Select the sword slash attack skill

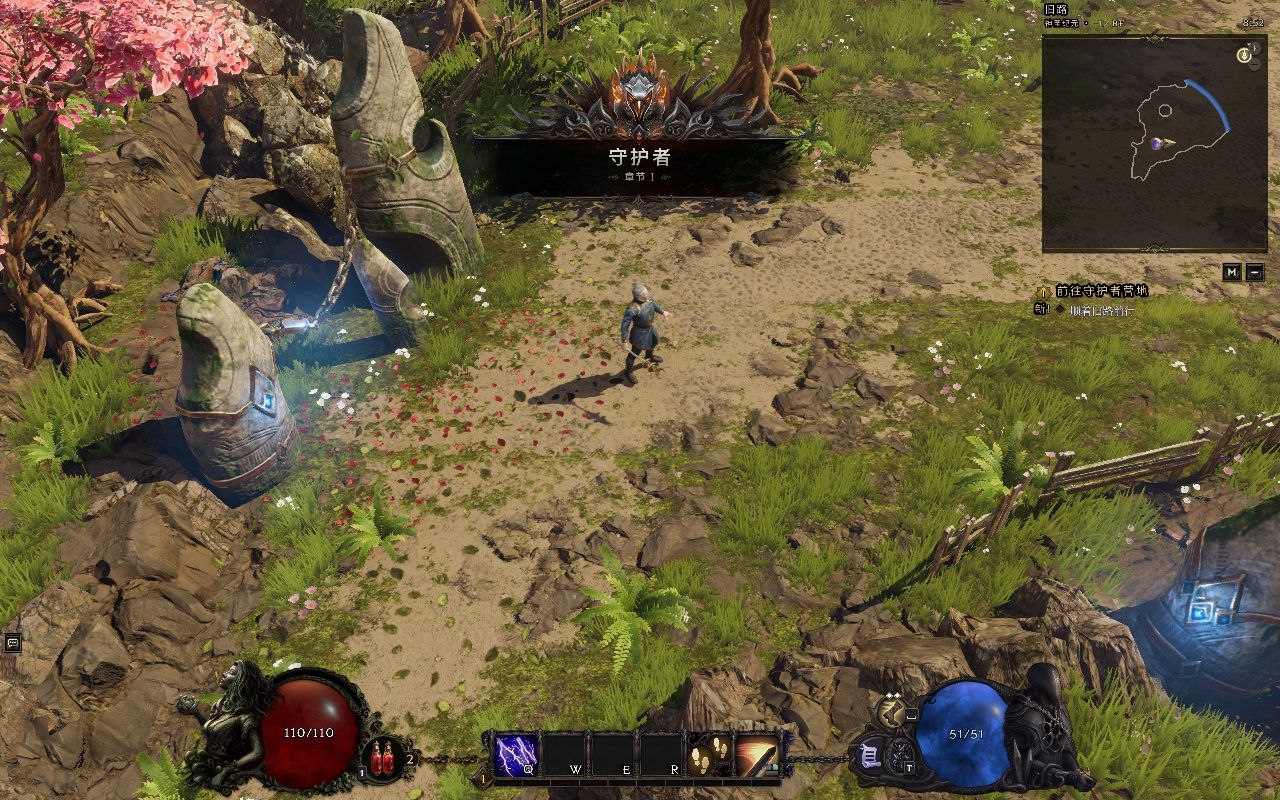point(758,754)
